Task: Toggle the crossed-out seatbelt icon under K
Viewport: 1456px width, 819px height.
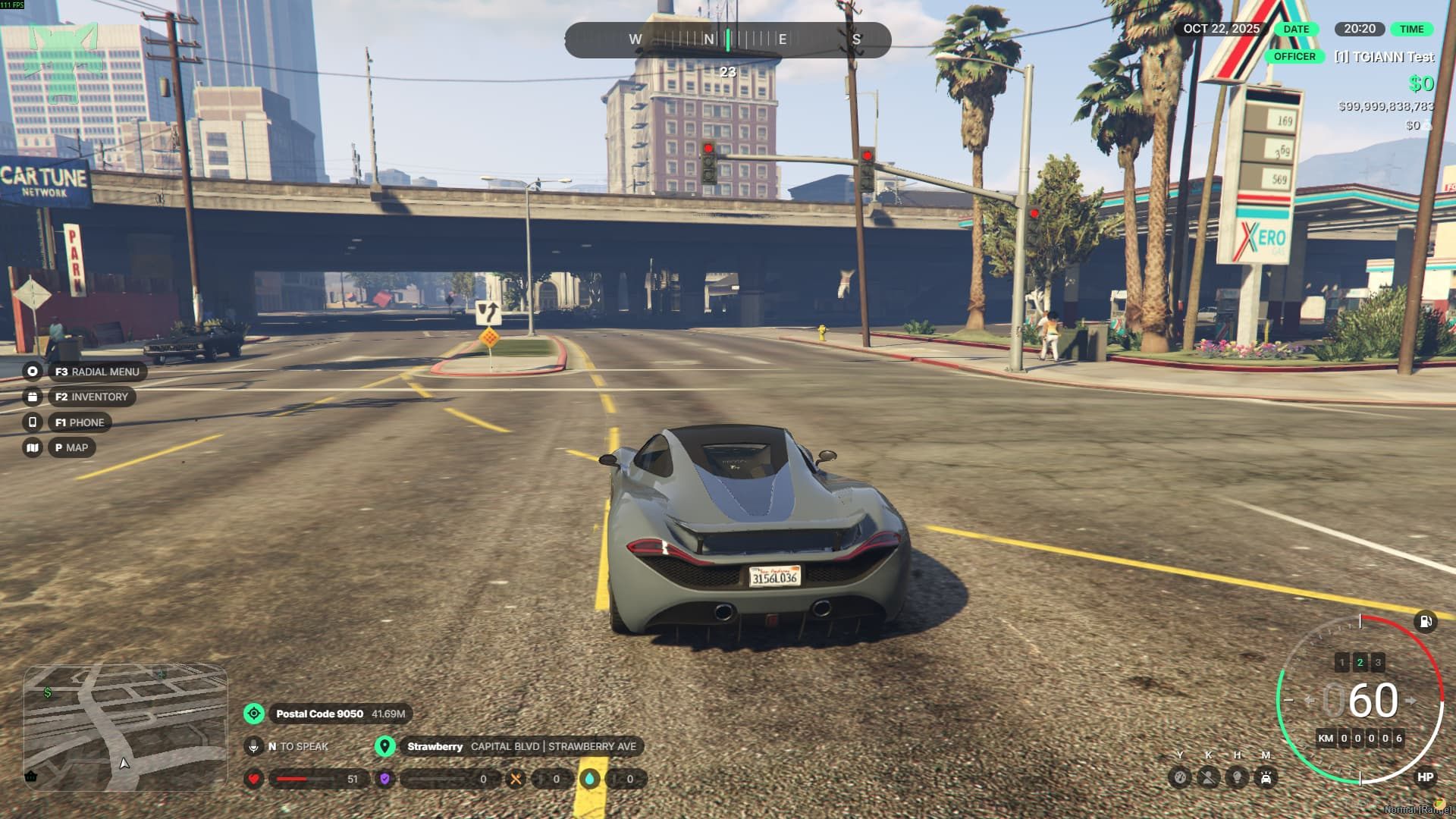Action: tap(1208, 777)
